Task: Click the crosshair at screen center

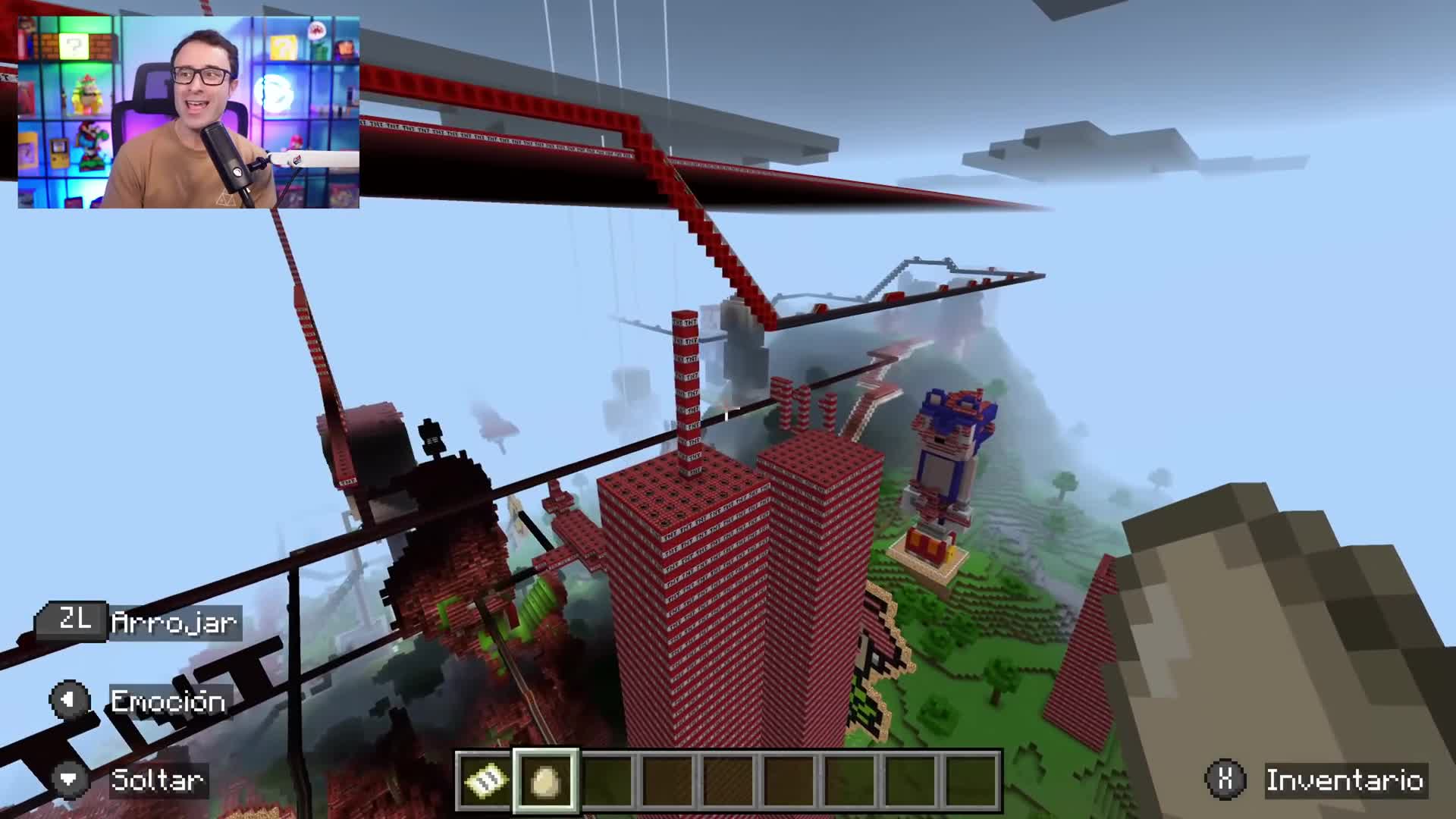Action: coord(728,409)
